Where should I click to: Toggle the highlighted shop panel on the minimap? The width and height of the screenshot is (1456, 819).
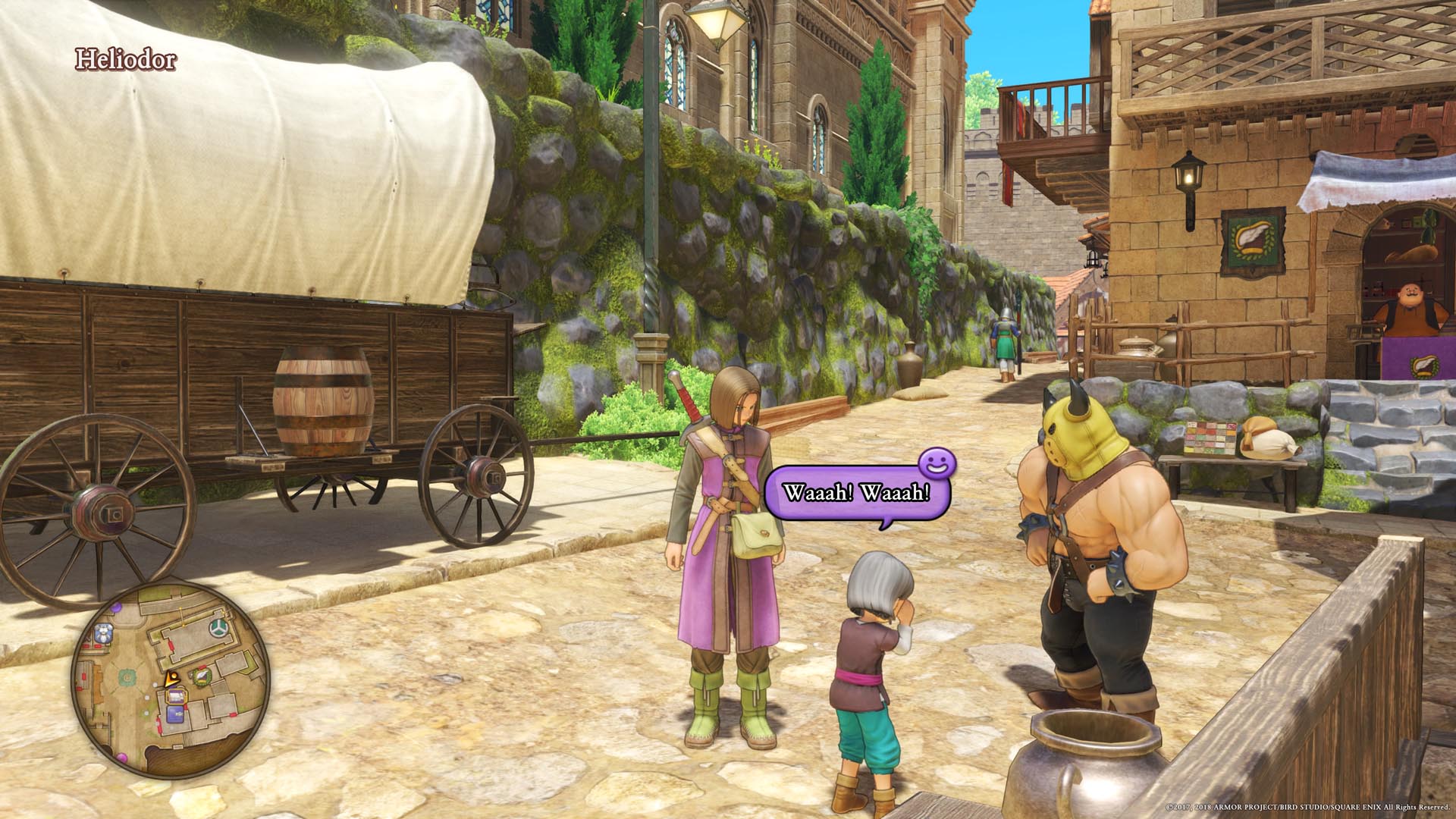click(177, 696)
